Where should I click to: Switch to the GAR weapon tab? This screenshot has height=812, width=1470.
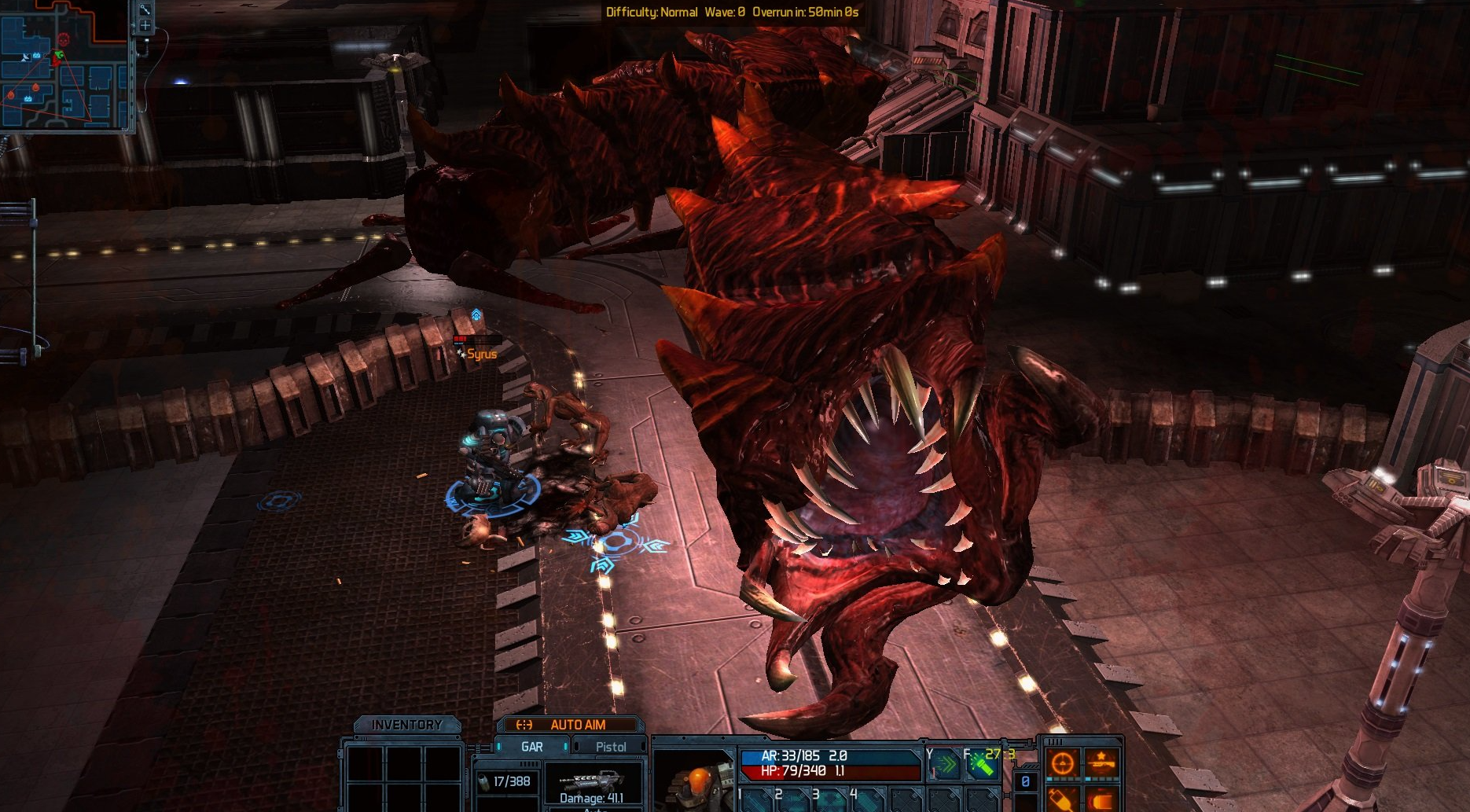click(531, 747)
